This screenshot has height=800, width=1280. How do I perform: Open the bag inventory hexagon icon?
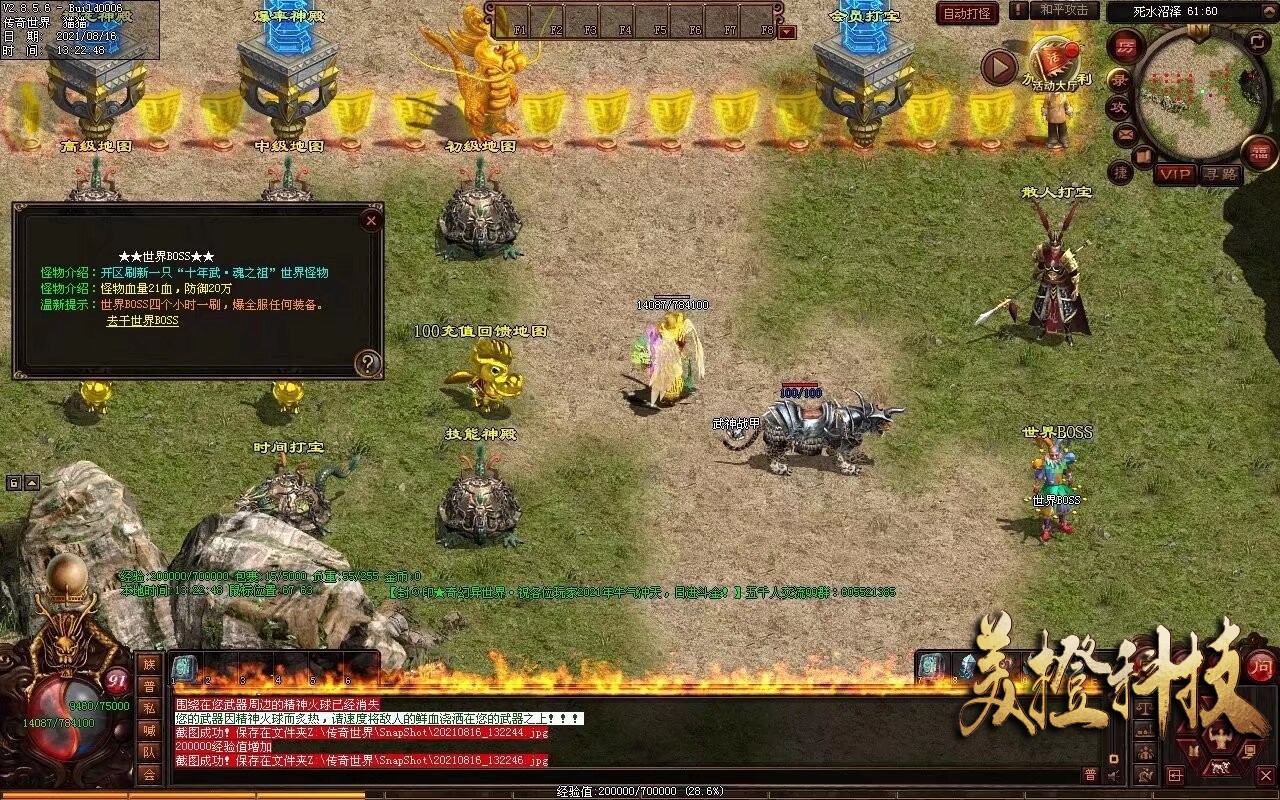pyautogui.click(x=1193, y=749)
